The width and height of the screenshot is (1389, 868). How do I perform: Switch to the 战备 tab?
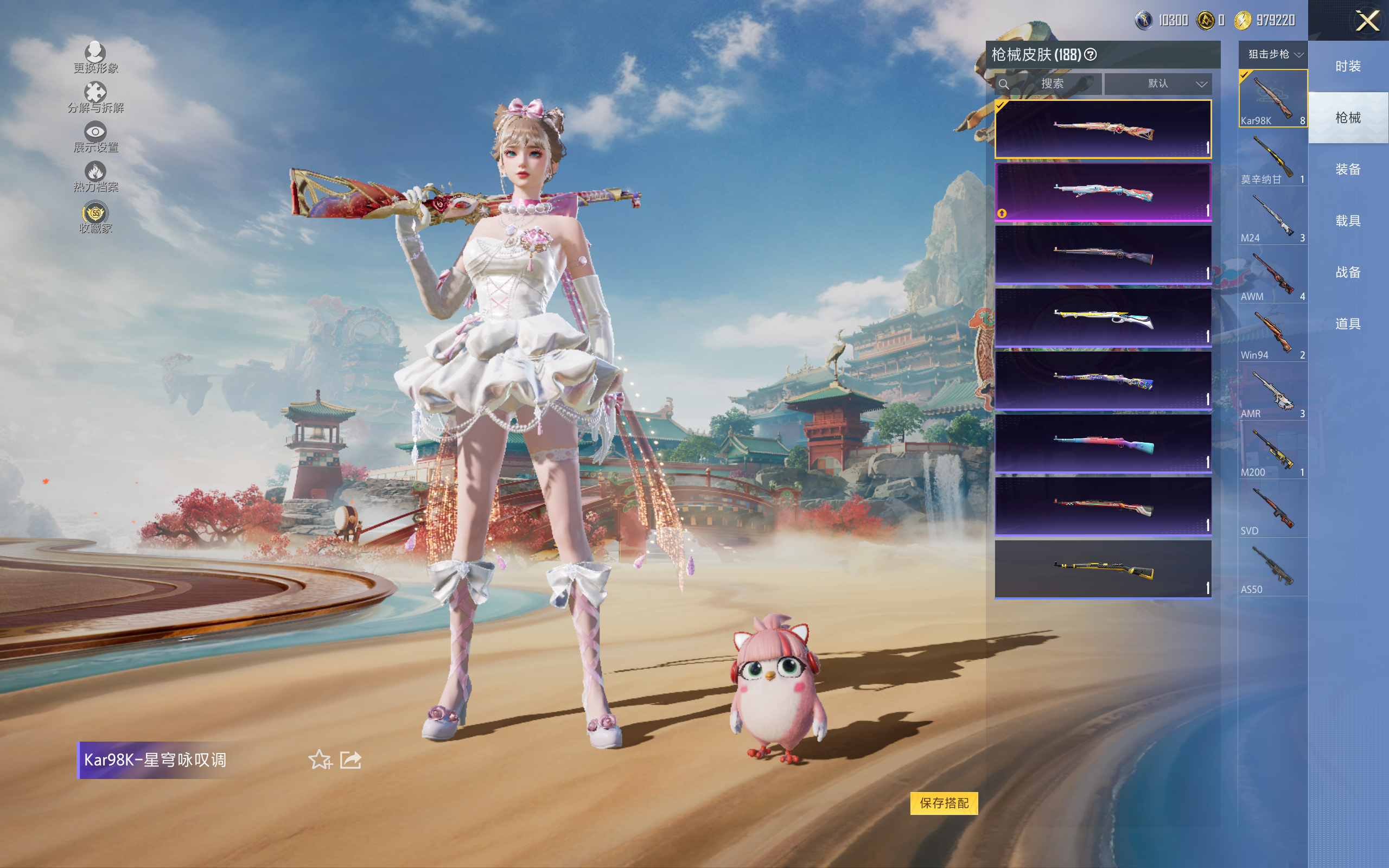pyautogui.click(x=1348, y=272)
